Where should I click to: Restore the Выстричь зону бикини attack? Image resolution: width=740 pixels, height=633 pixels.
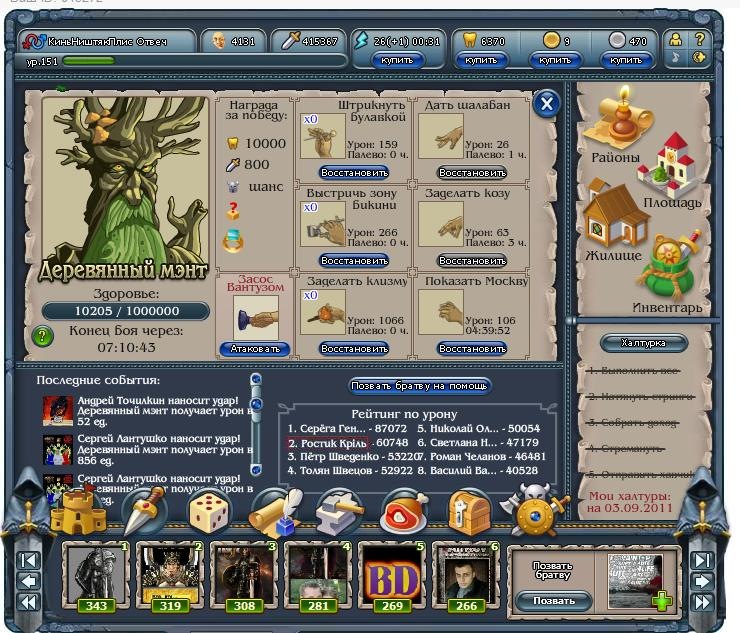tap(353, 261)
